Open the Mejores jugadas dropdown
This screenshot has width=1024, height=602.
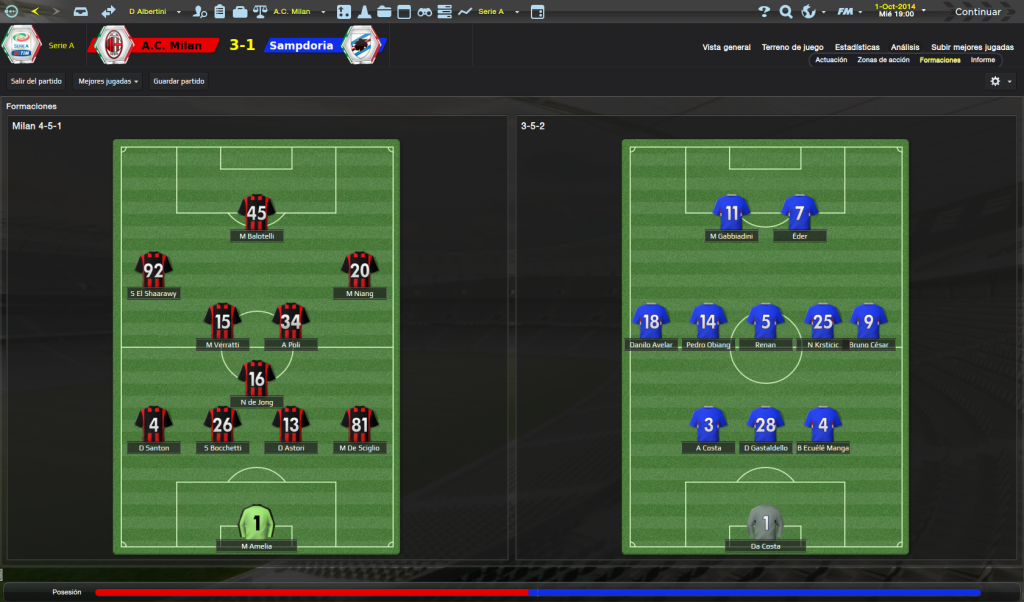click(108, 81)
